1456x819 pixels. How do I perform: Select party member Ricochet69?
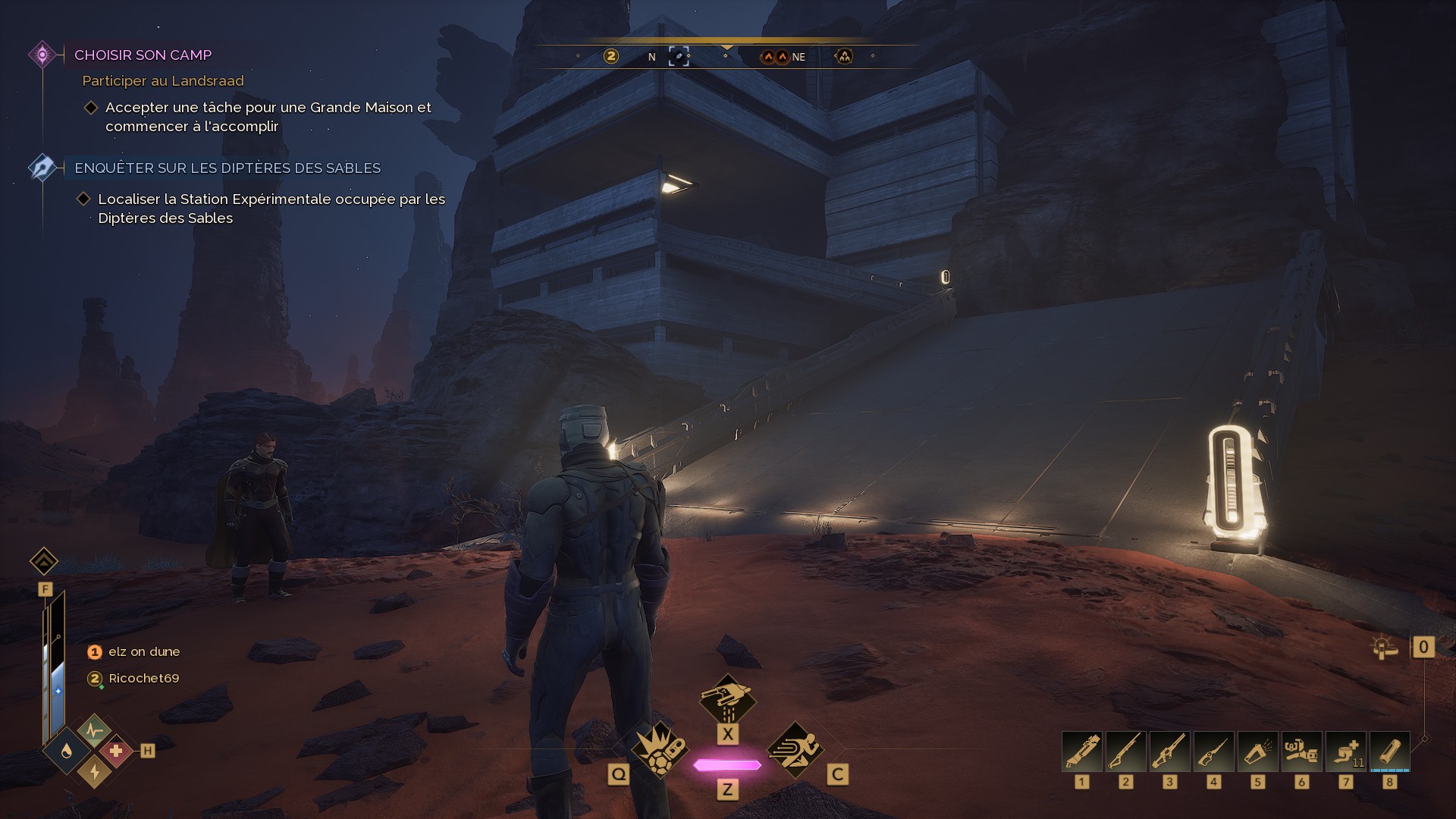click(143, 678)
